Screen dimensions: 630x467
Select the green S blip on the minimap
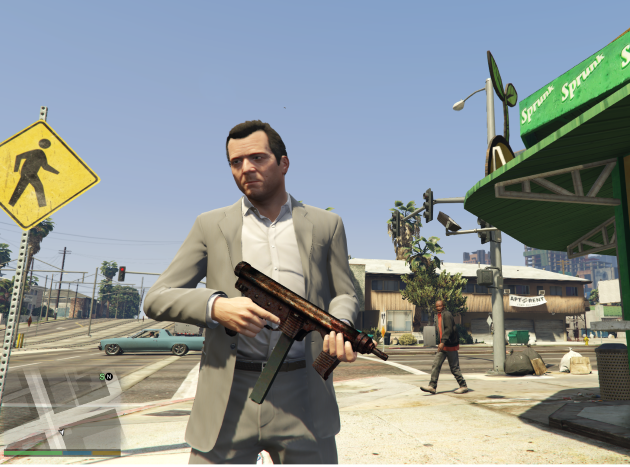point(102,376)
